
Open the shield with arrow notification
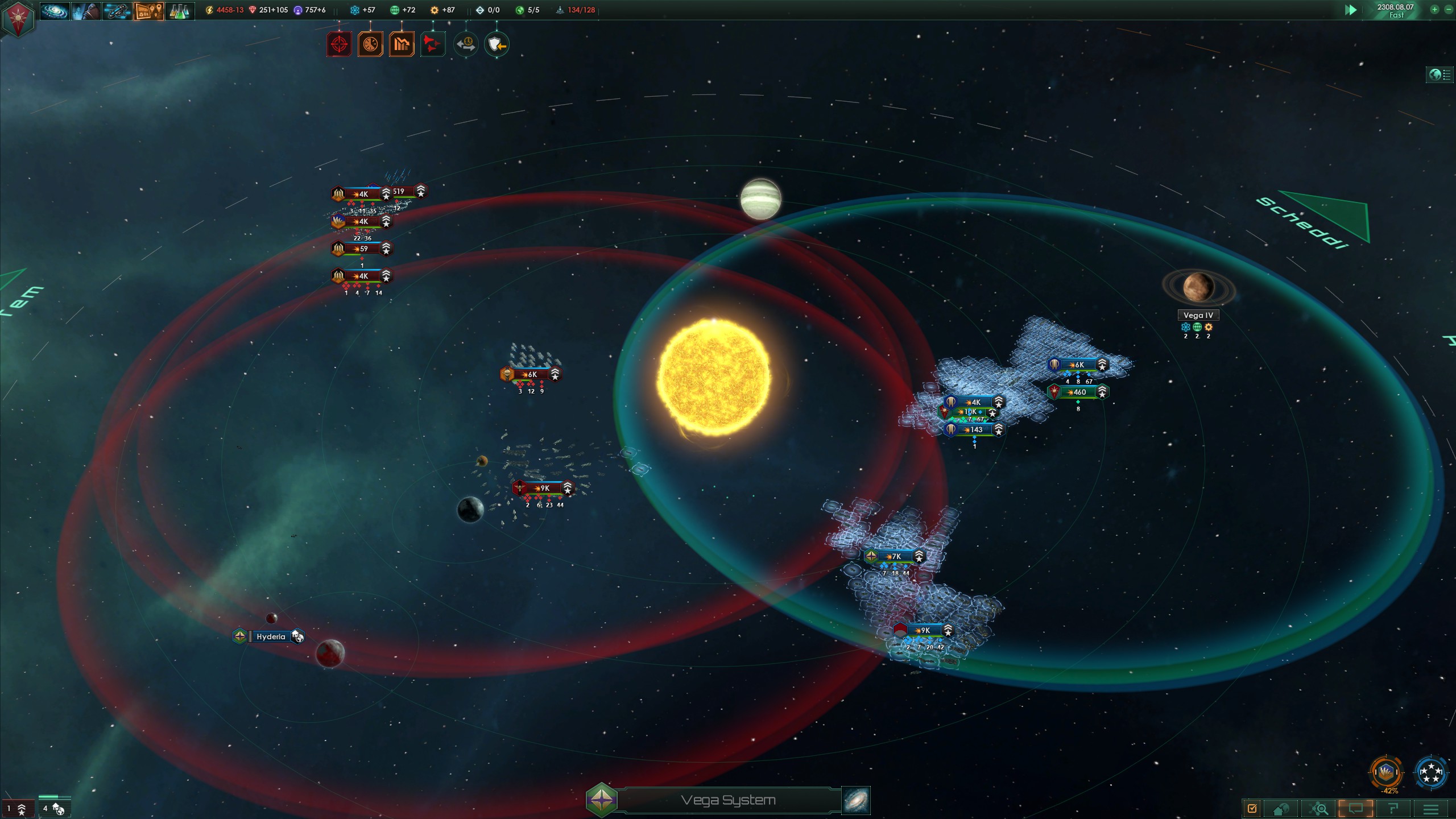pyautogui.click(x=497, y=44)
